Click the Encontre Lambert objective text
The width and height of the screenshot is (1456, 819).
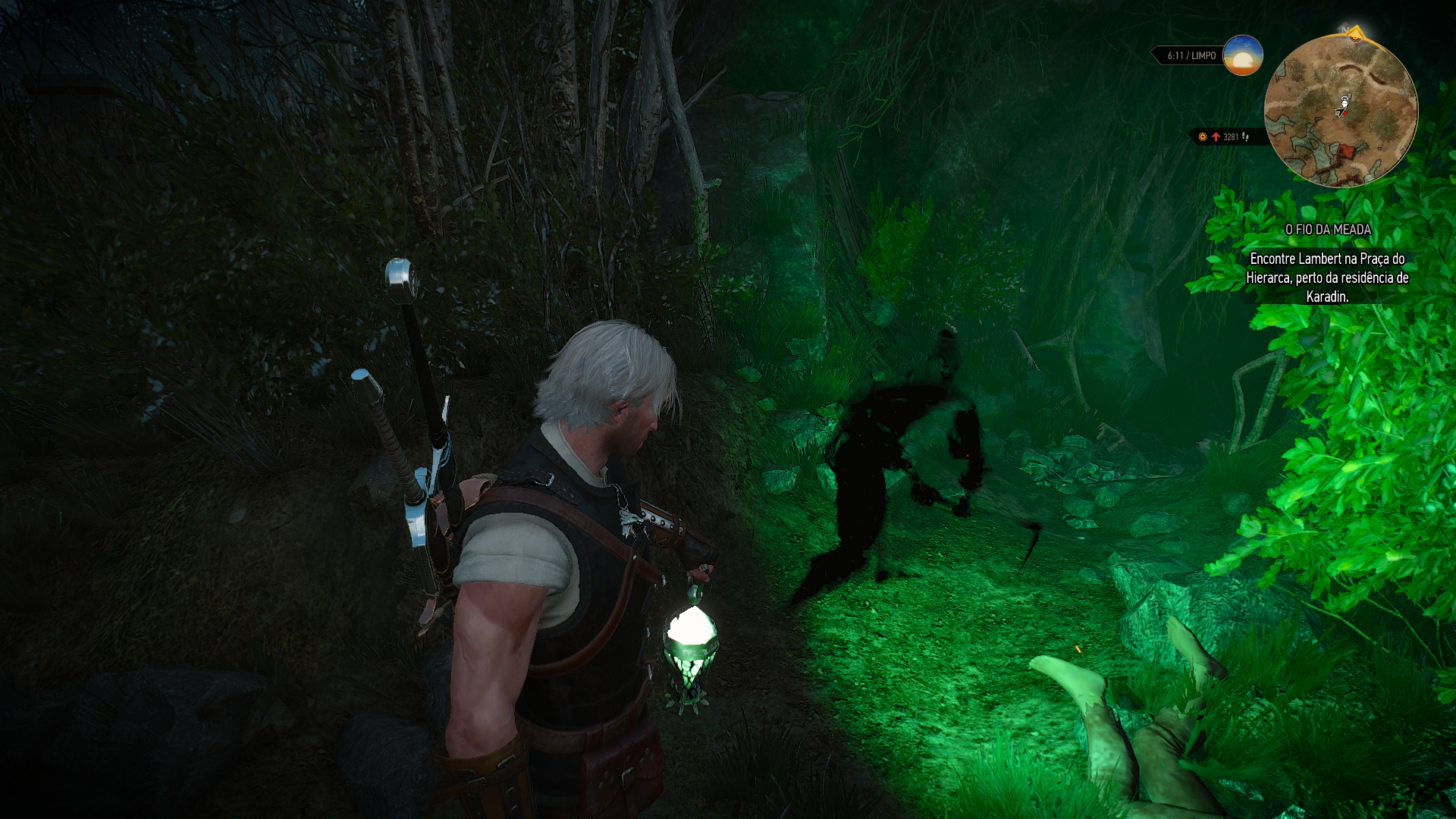click(1327, 278)
